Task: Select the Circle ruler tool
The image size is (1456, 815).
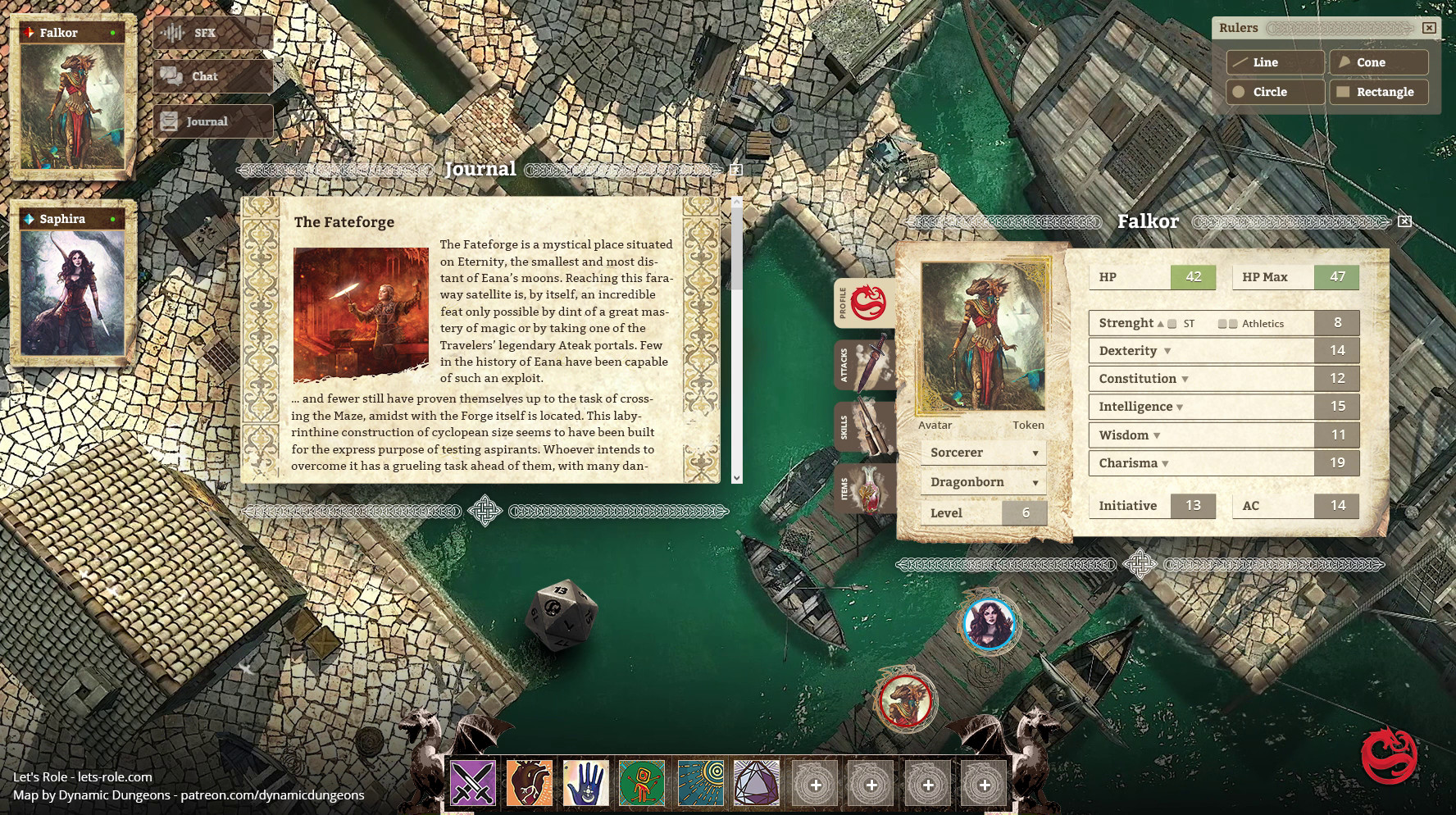Action: click(x=1273, y=91)
